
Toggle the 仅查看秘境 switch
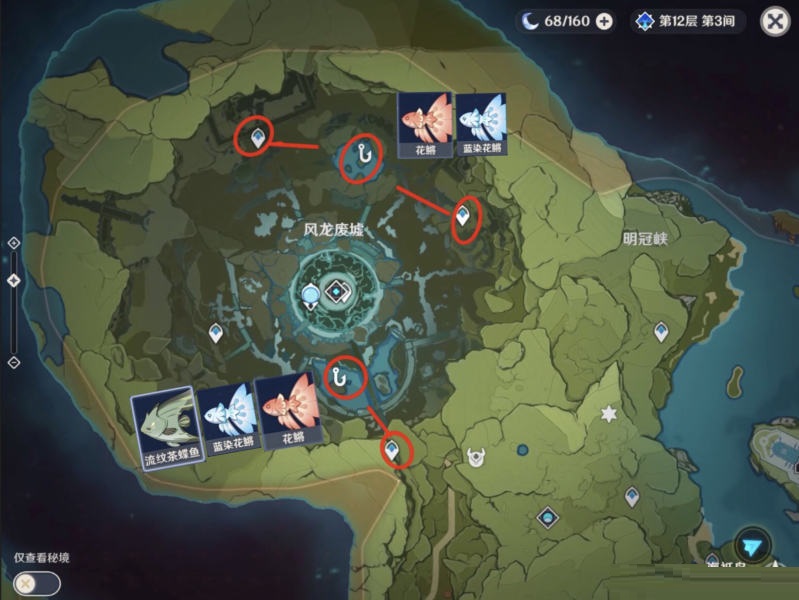28,582
